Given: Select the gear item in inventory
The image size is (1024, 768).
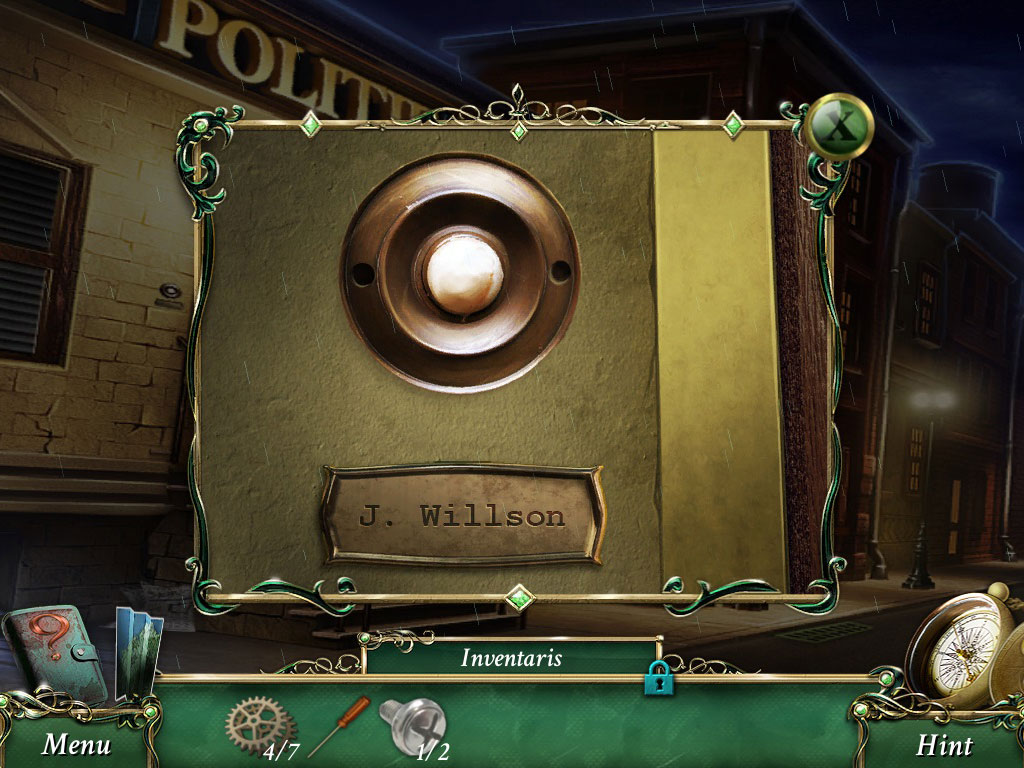Looking at the screenshot, I should [x=259, y=722].
